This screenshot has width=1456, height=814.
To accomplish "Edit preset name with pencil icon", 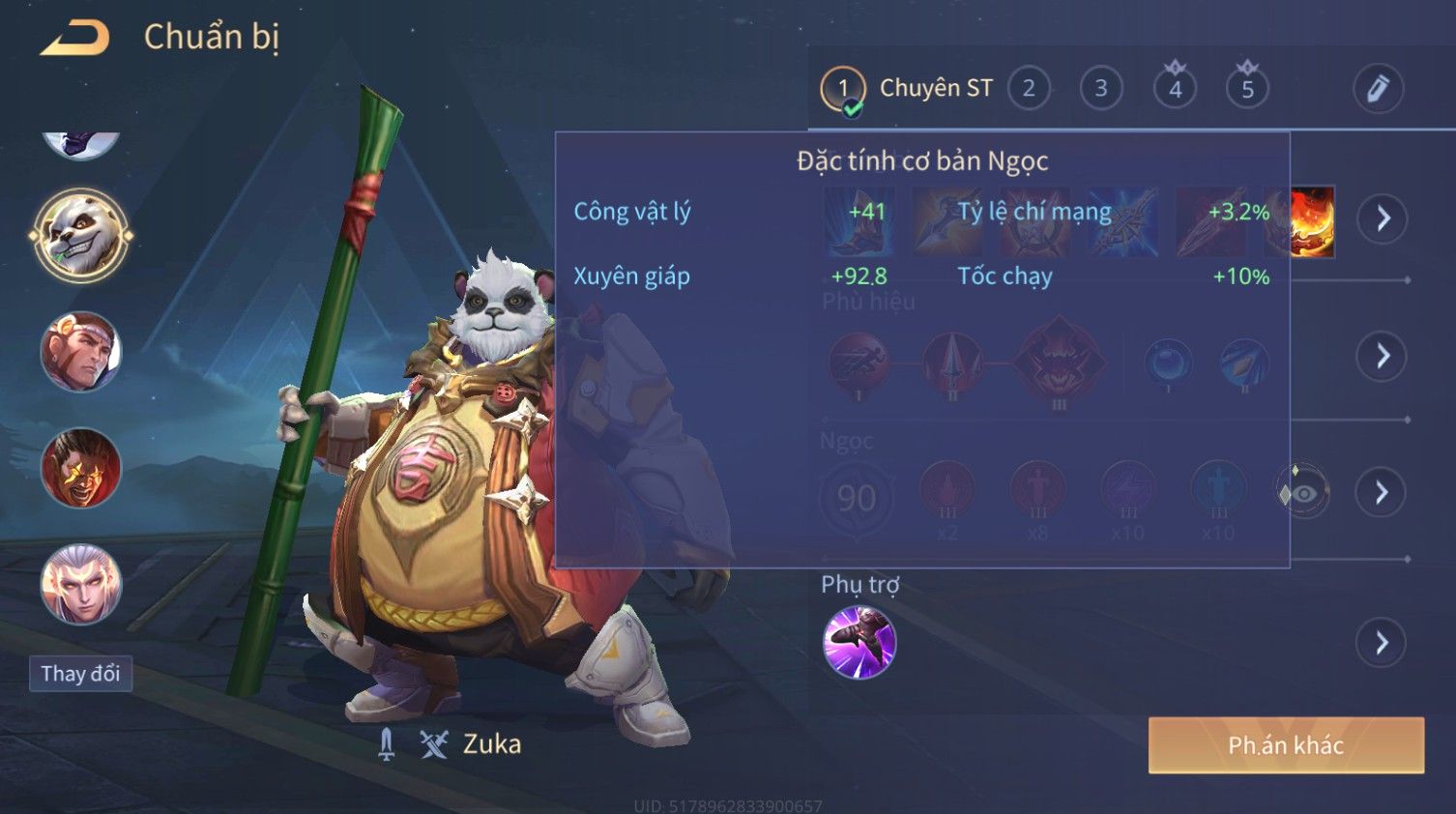I will click(1378, 89).
